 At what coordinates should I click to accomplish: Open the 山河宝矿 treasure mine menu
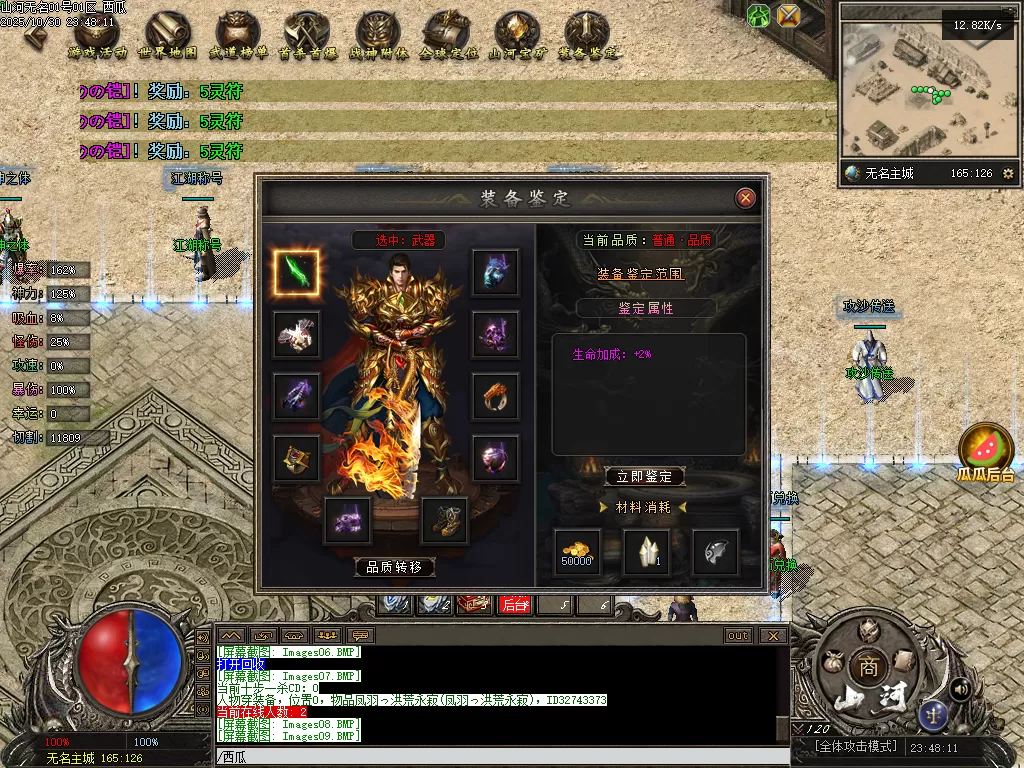[516, 37]
